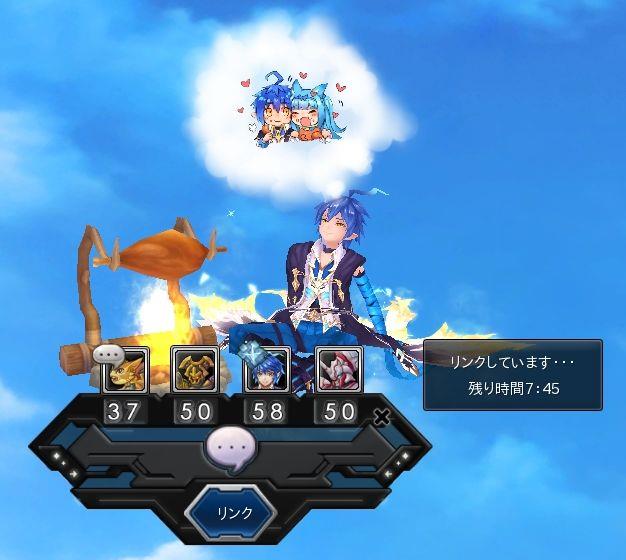Choose the golden masked creature portrait
The height and width of the screenshot is (560, 626).
(194, 370)
